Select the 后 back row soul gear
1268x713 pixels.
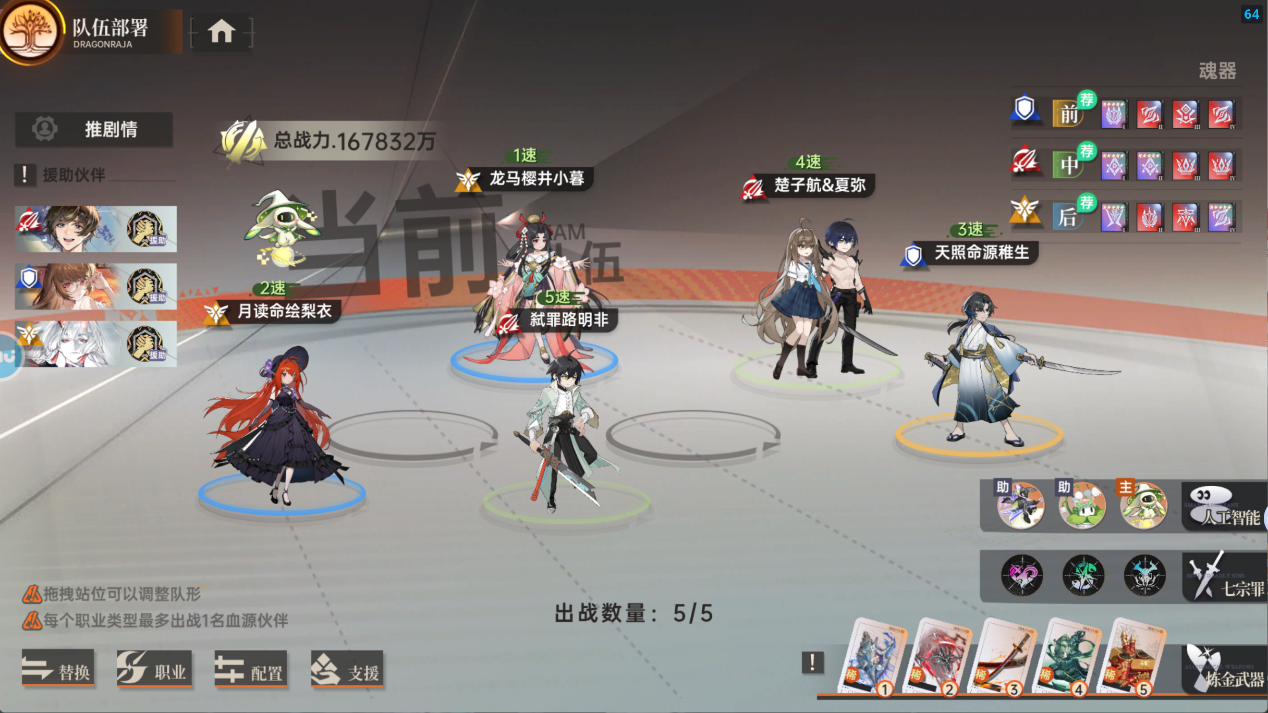[1069, 216]
